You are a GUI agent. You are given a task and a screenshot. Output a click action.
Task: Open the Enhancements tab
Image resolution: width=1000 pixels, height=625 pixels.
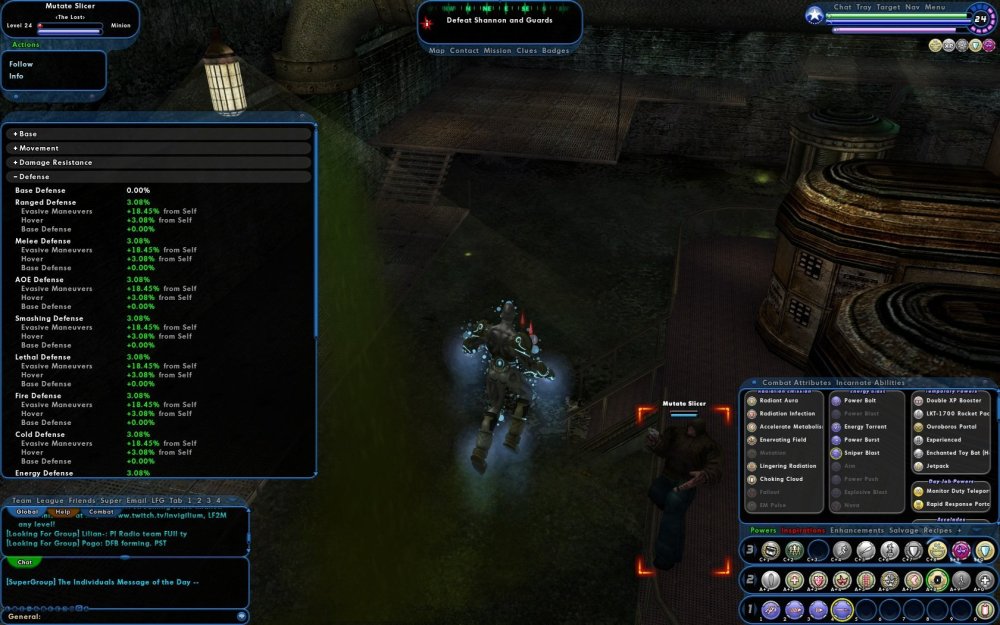(857, 530)
